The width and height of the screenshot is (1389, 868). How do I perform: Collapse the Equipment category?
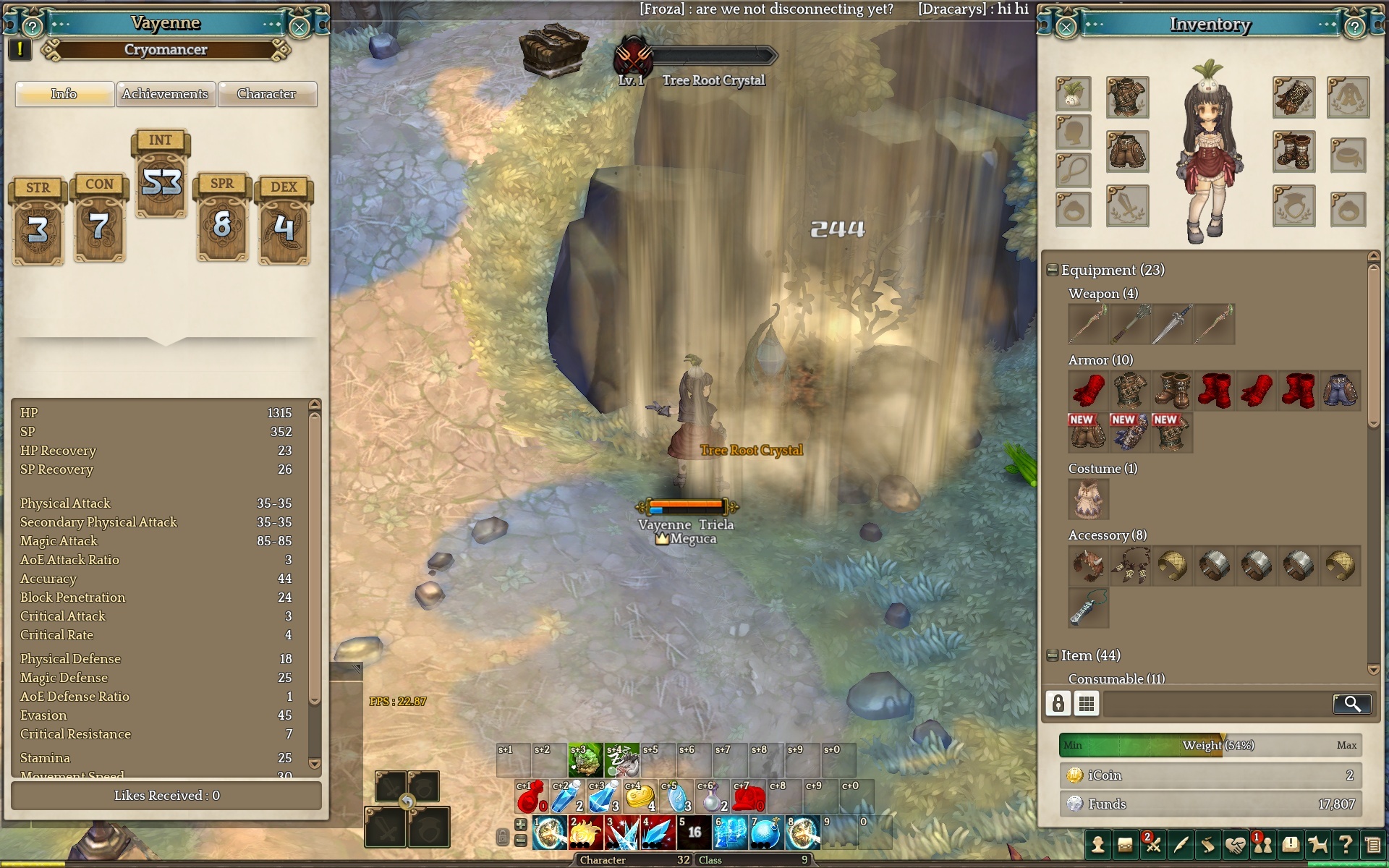(1053, 271)
